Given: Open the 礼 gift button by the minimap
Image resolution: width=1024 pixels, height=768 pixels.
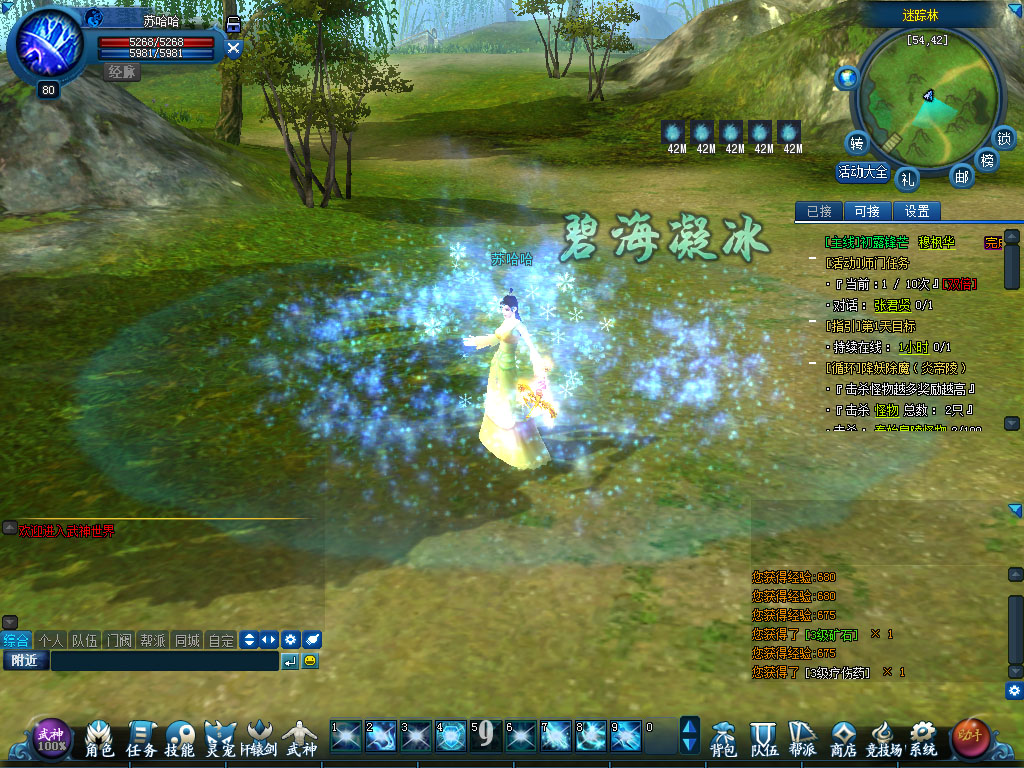Looking at the screenshot, I should 907,179.
